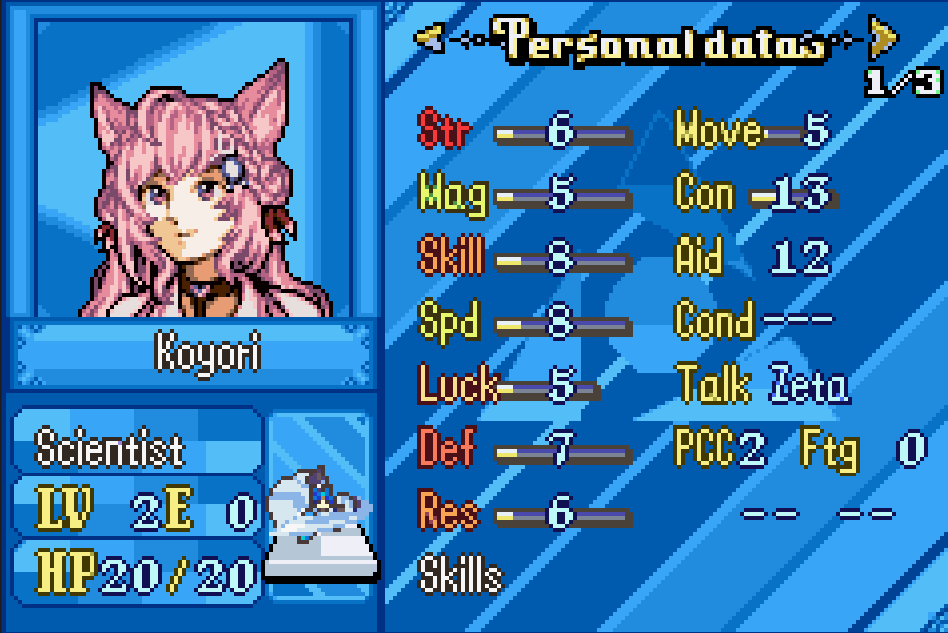Click the Scientist class name
Viewport: 948px width, 633px height.
[110, 449]
